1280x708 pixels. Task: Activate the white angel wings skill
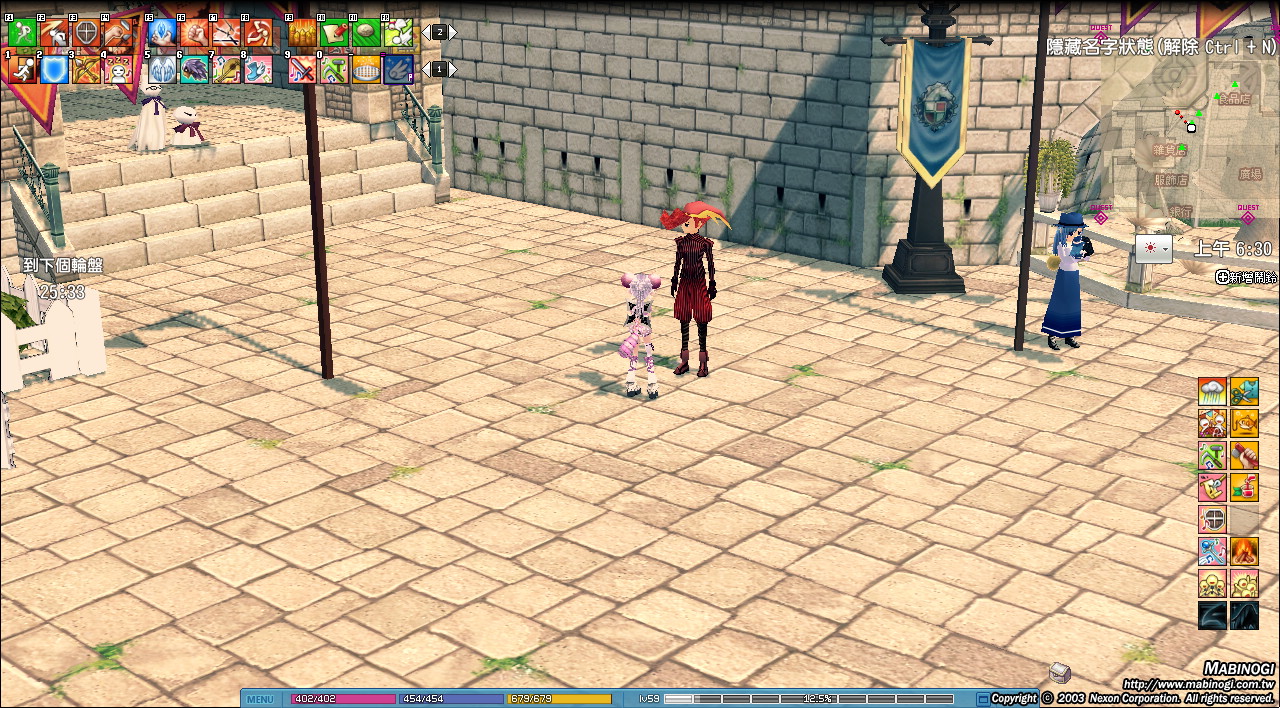pyautogui.click(x=162, y=69)
